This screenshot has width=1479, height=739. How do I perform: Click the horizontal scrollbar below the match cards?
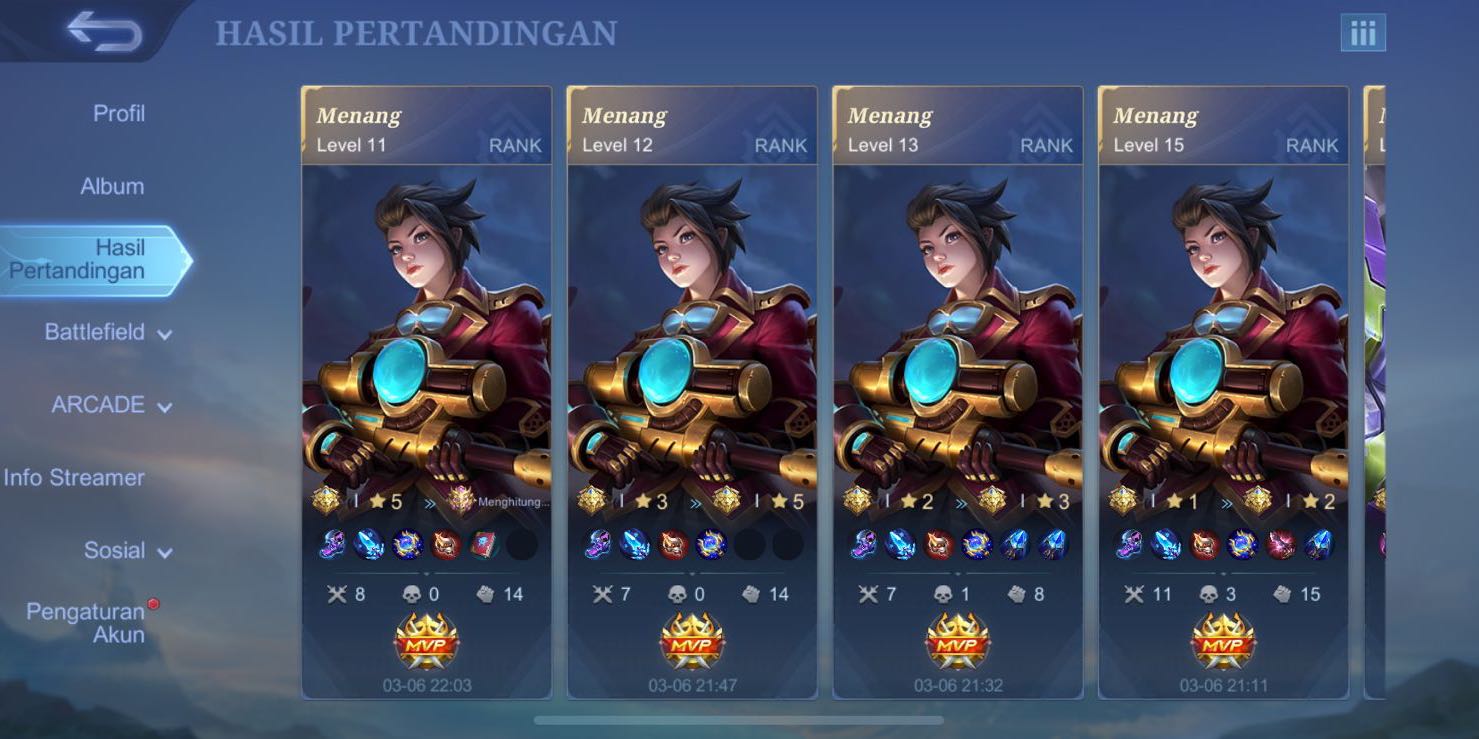[x=739, y=722]
